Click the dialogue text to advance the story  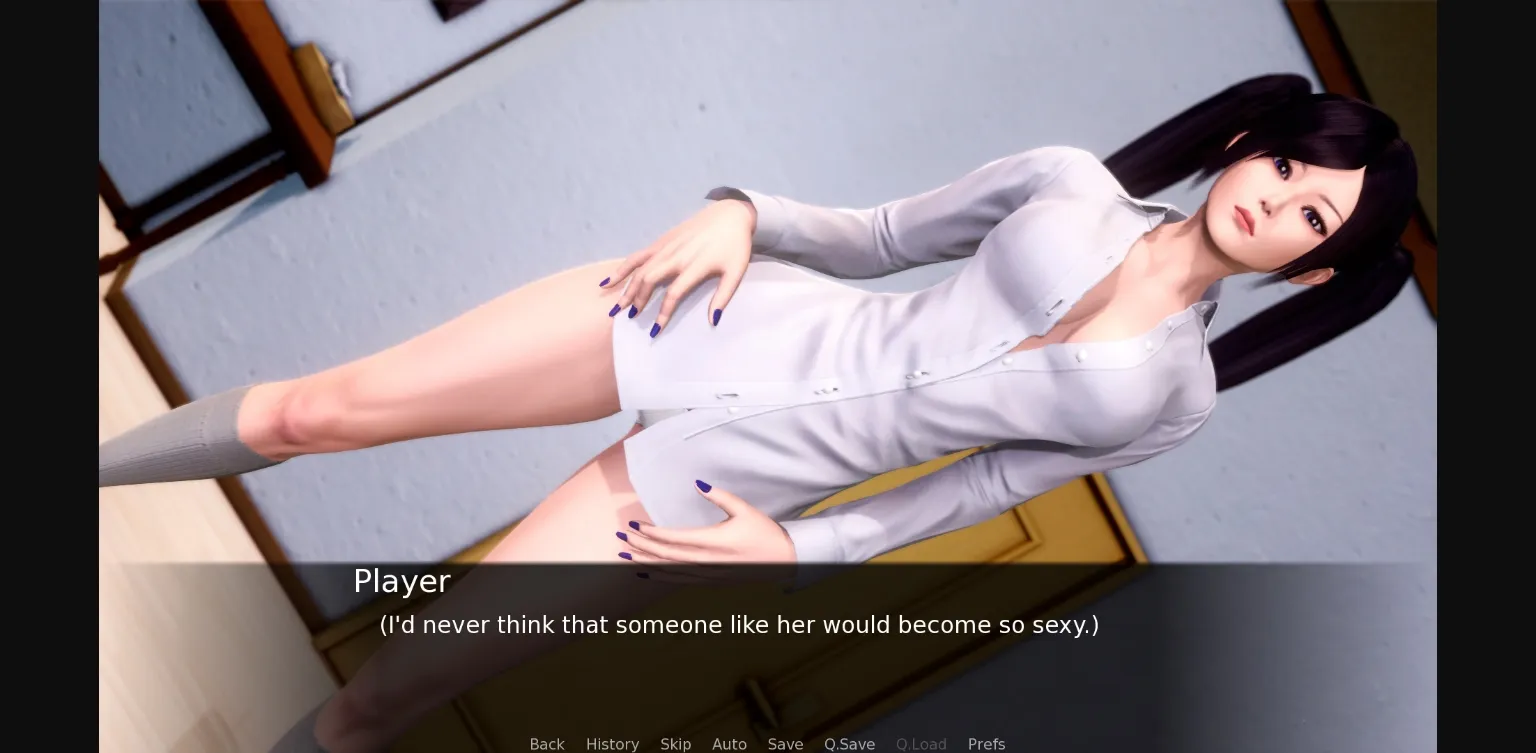pos(738,625)
